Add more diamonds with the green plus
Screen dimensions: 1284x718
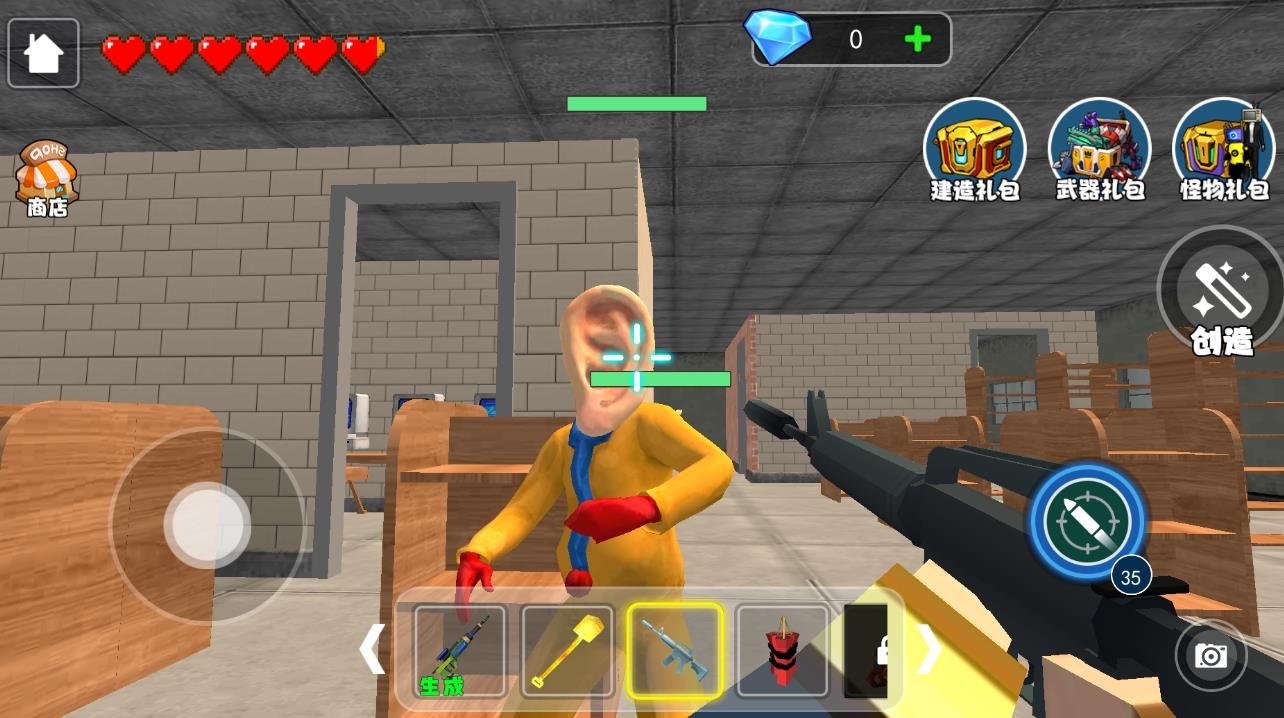click(x=917, y=39)
